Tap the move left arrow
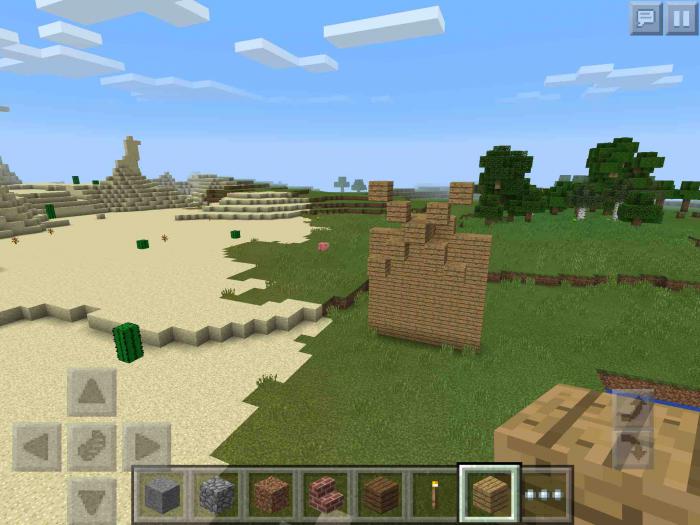 click(37, 447)
